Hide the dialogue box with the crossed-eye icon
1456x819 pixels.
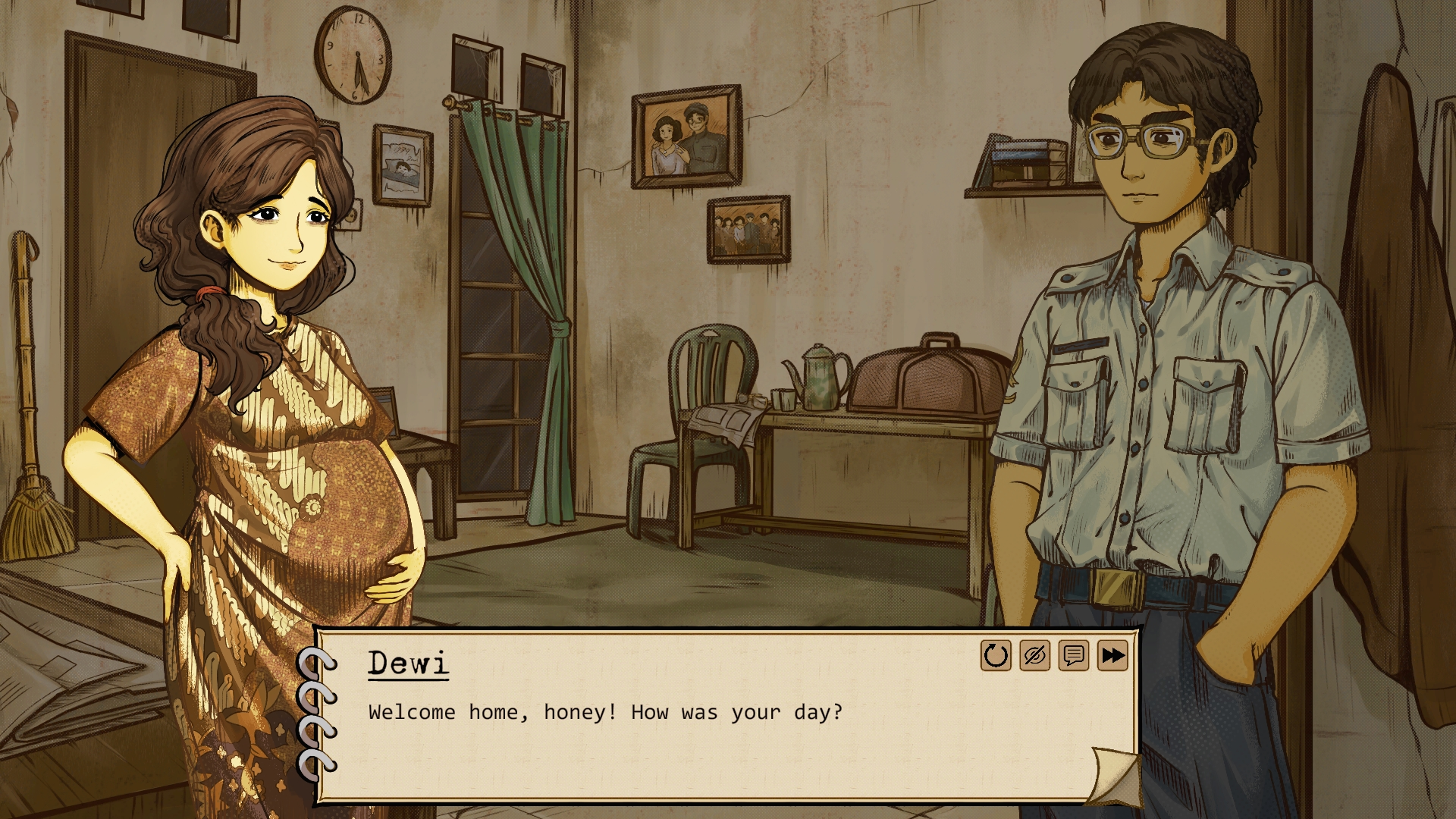1034,655
